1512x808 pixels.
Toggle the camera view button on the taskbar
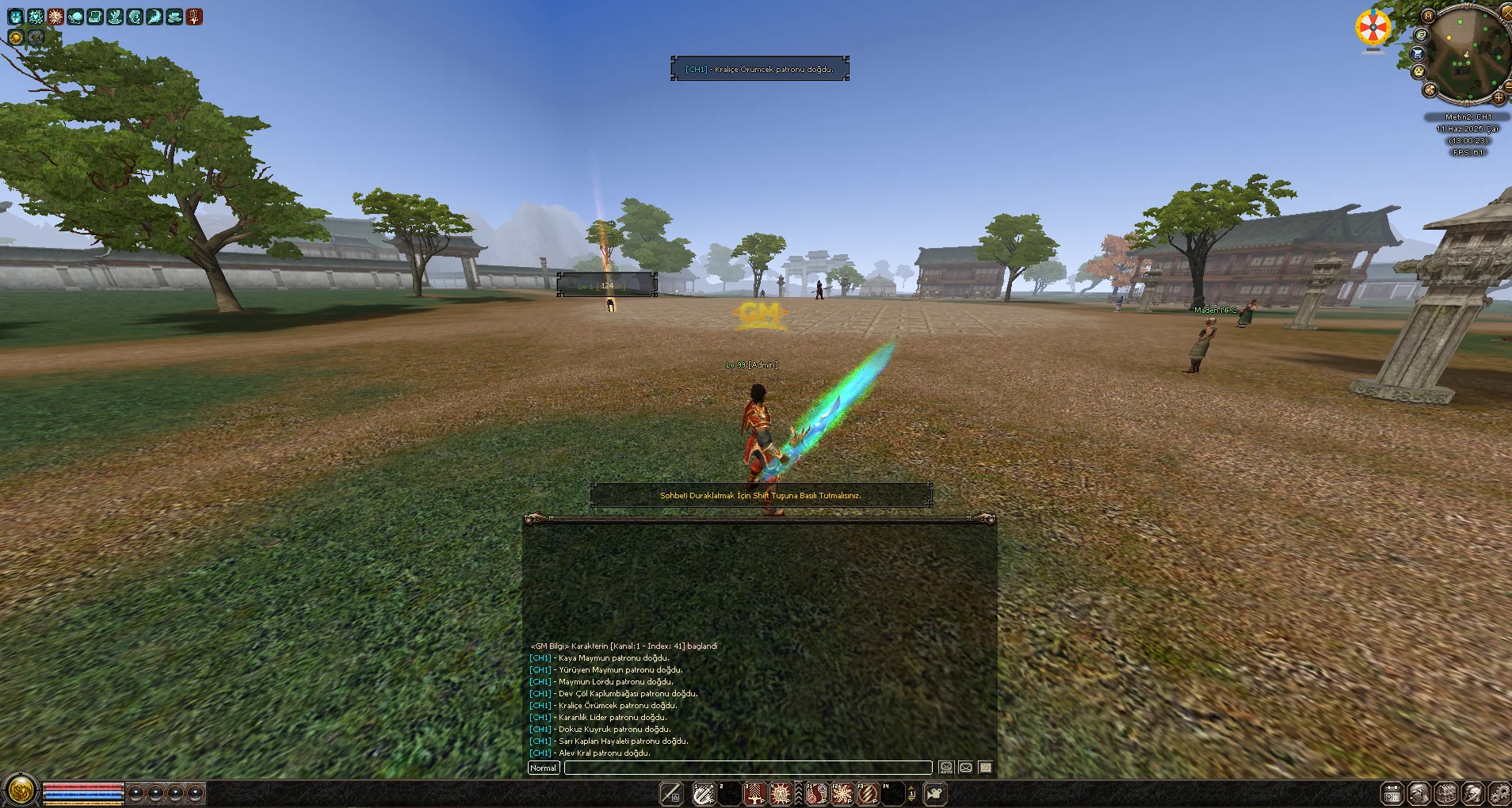(x=935, y=793)
